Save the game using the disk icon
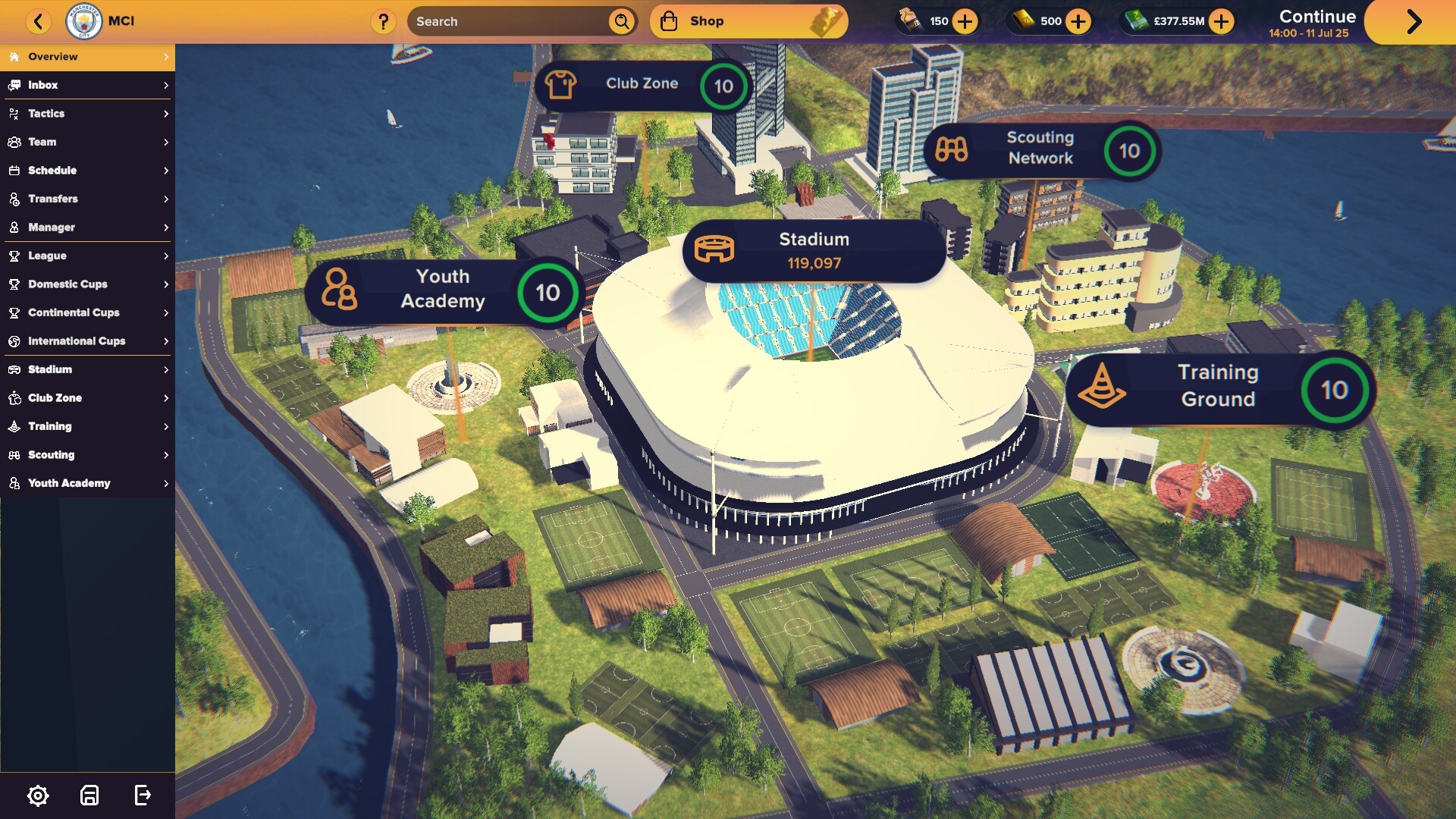Screen dimensions: 1456x819 89,795
